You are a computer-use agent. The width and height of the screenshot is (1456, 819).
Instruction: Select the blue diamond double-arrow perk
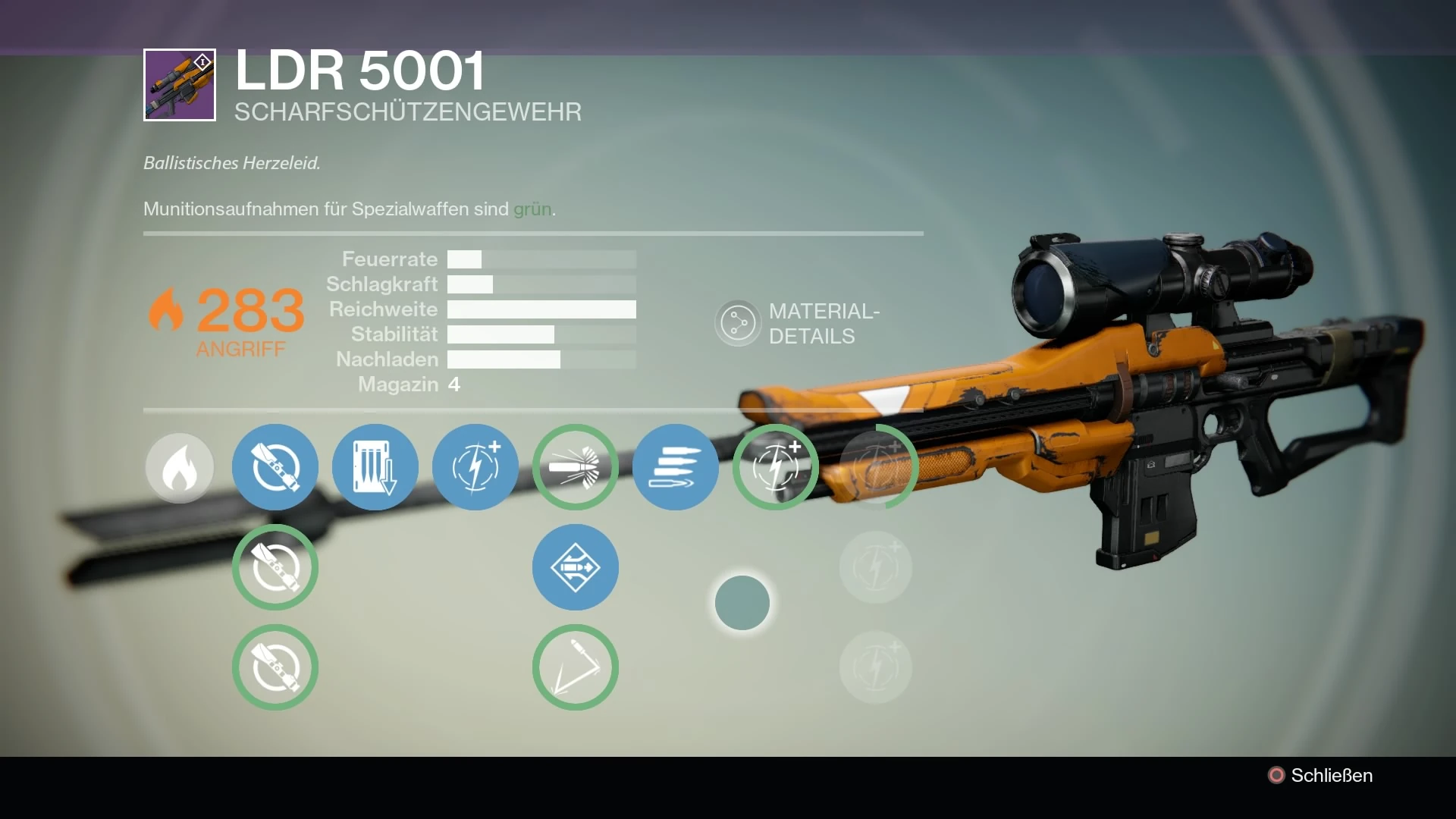click(575, 567)
